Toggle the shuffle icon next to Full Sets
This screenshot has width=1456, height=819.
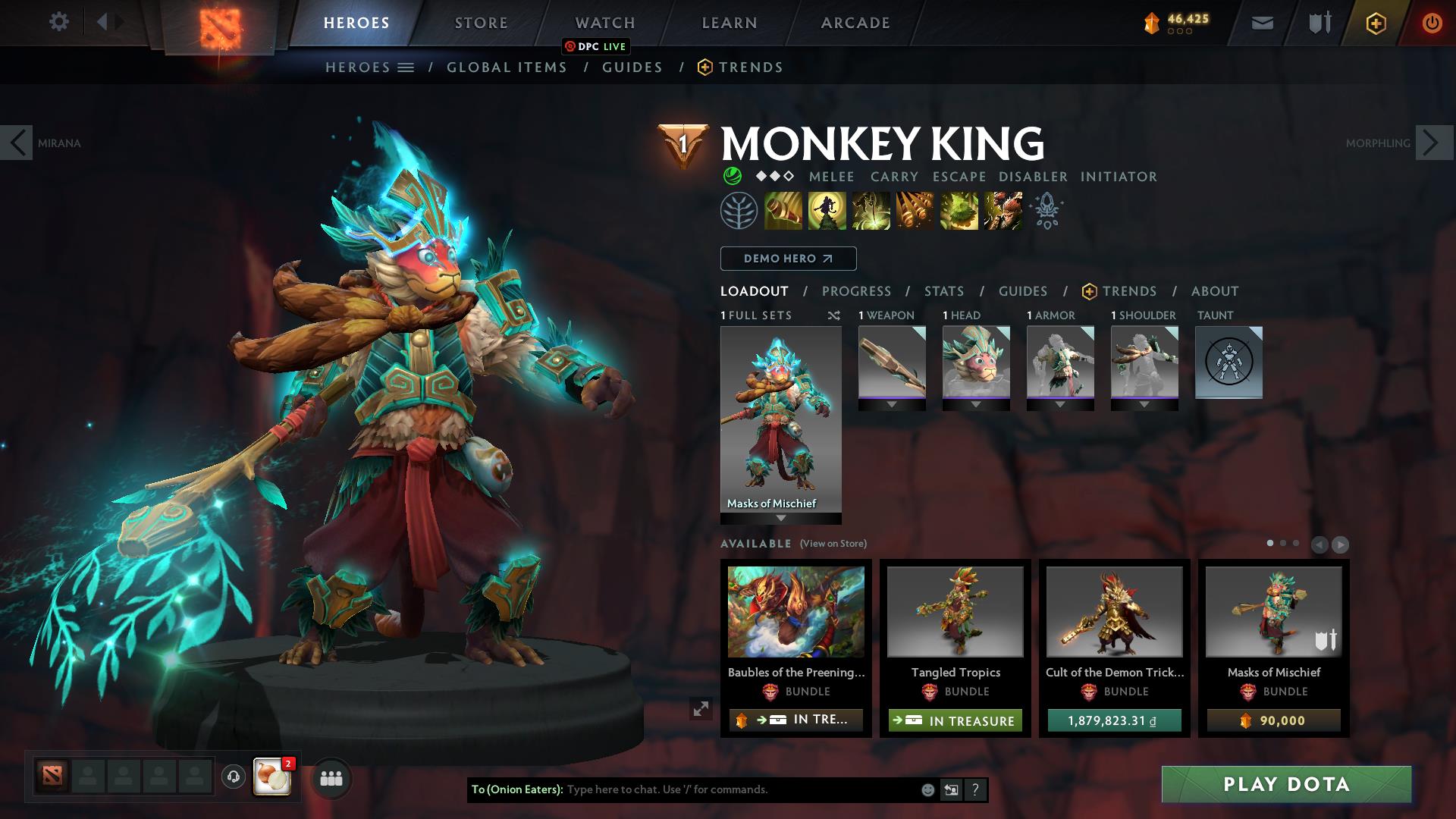[x=834, y=315]
